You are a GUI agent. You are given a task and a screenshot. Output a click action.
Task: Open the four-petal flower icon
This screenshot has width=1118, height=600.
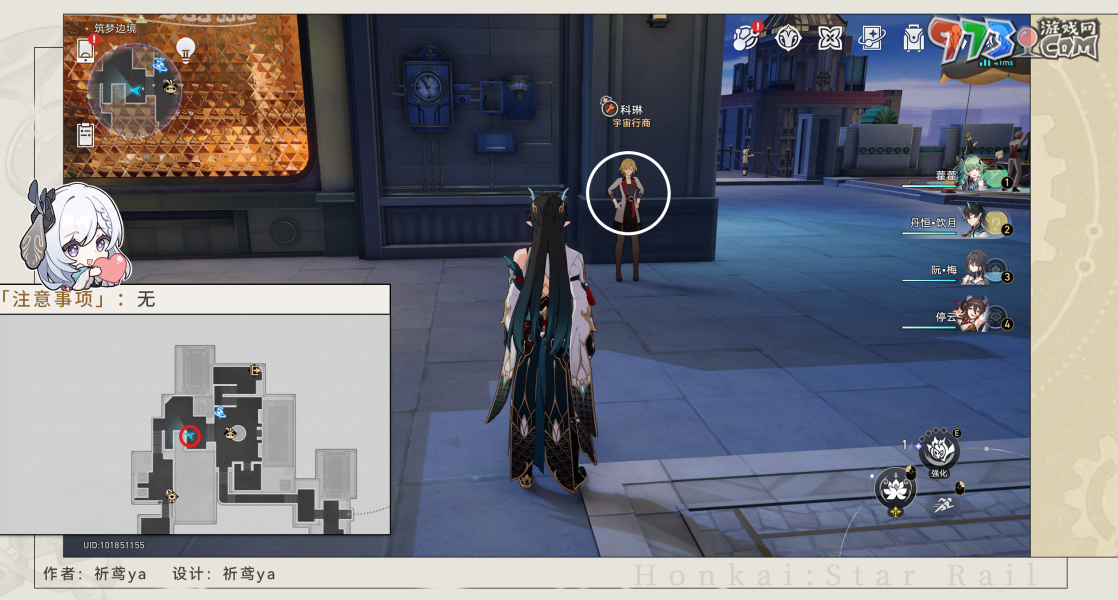829,38
